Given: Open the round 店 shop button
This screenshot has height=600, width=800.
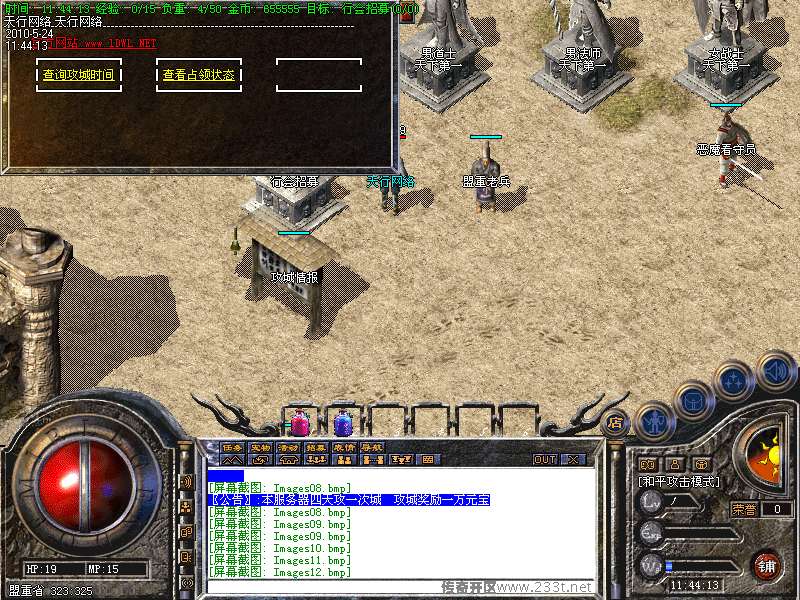Looking at the screenshot, I should pyautogui.click(x=616, y=423).
